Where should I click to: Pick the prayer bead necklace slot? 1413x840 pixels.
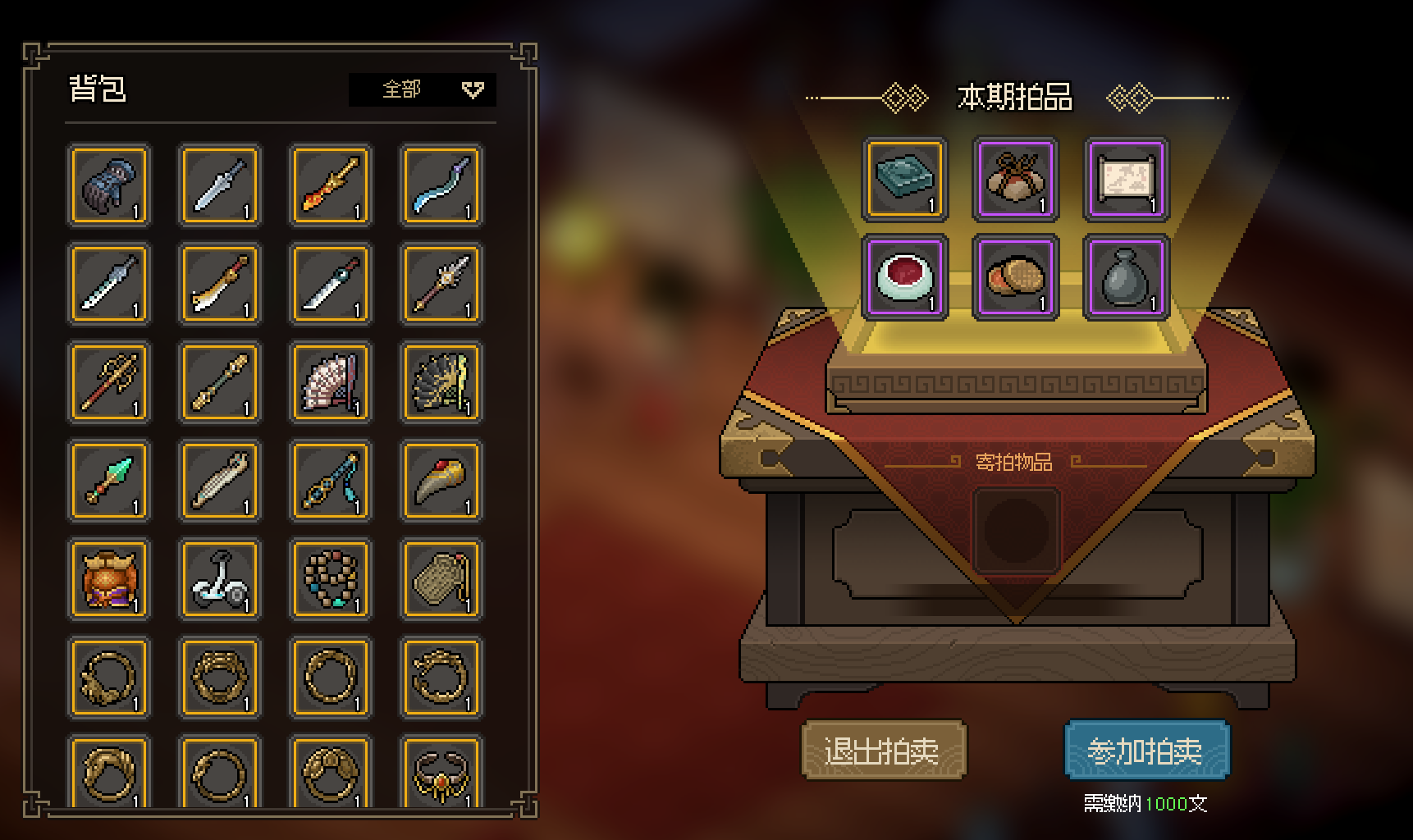(x=331, y=579)
